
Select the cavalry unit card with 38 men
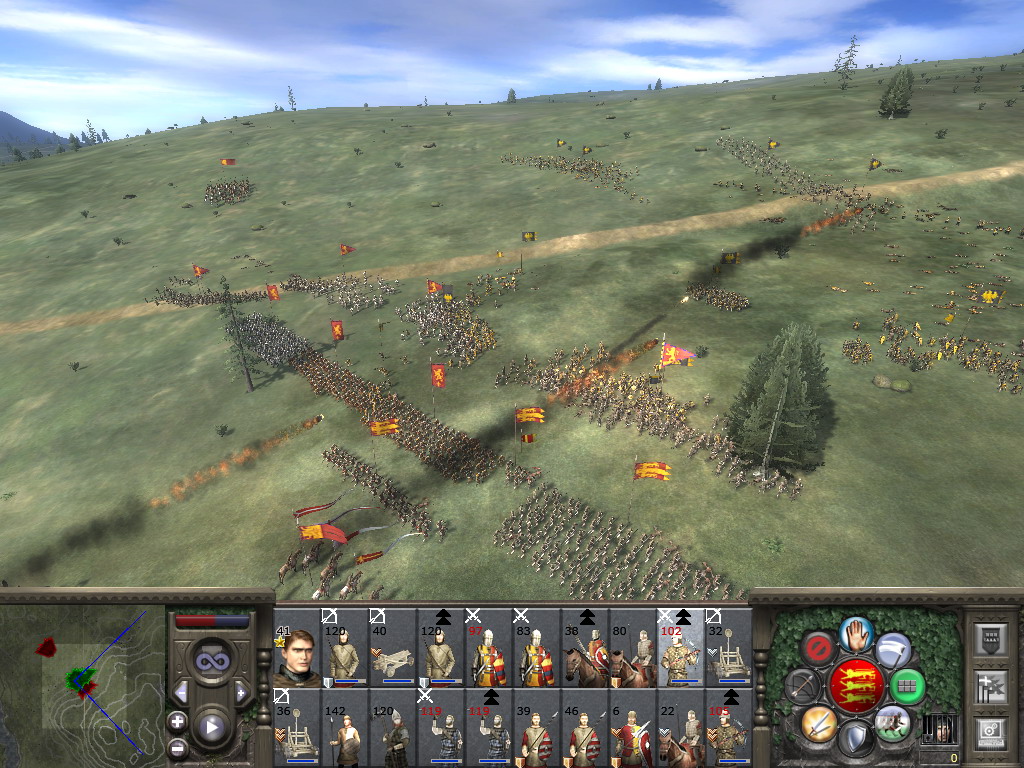(584, 648)
